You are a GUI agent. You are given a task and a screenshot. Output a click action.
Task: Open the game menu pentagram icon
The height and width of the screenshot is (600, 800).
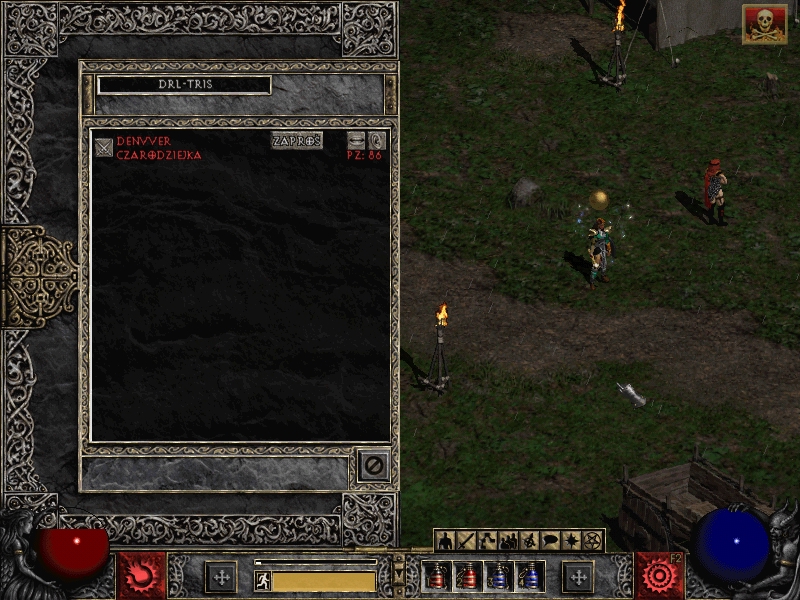592,541
